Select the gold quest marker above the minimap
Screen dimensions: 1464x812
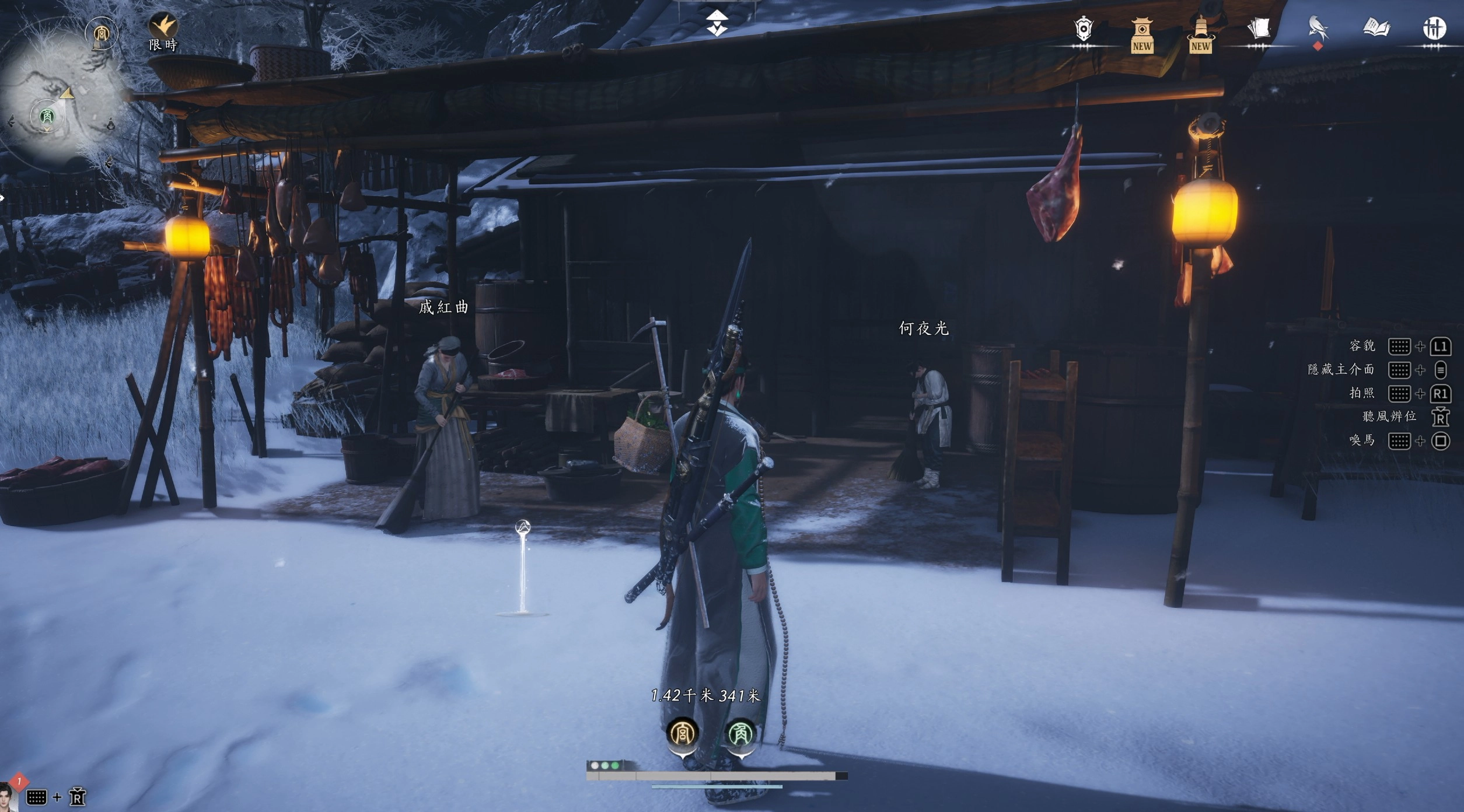pos(101,34)
